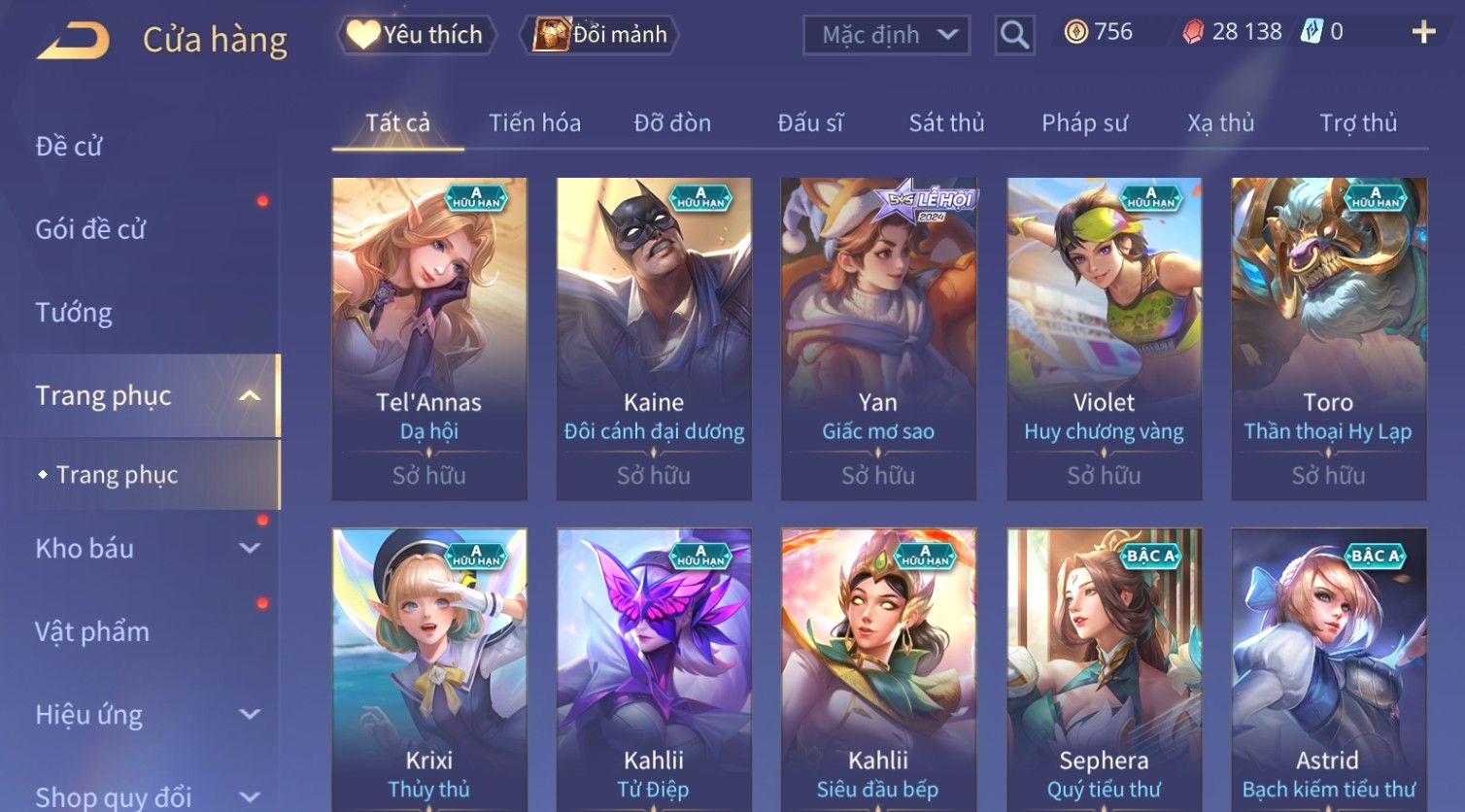Open the Đề cử menu entry
The height and width of the screenshot is (812, 1465).
[69, 147]
